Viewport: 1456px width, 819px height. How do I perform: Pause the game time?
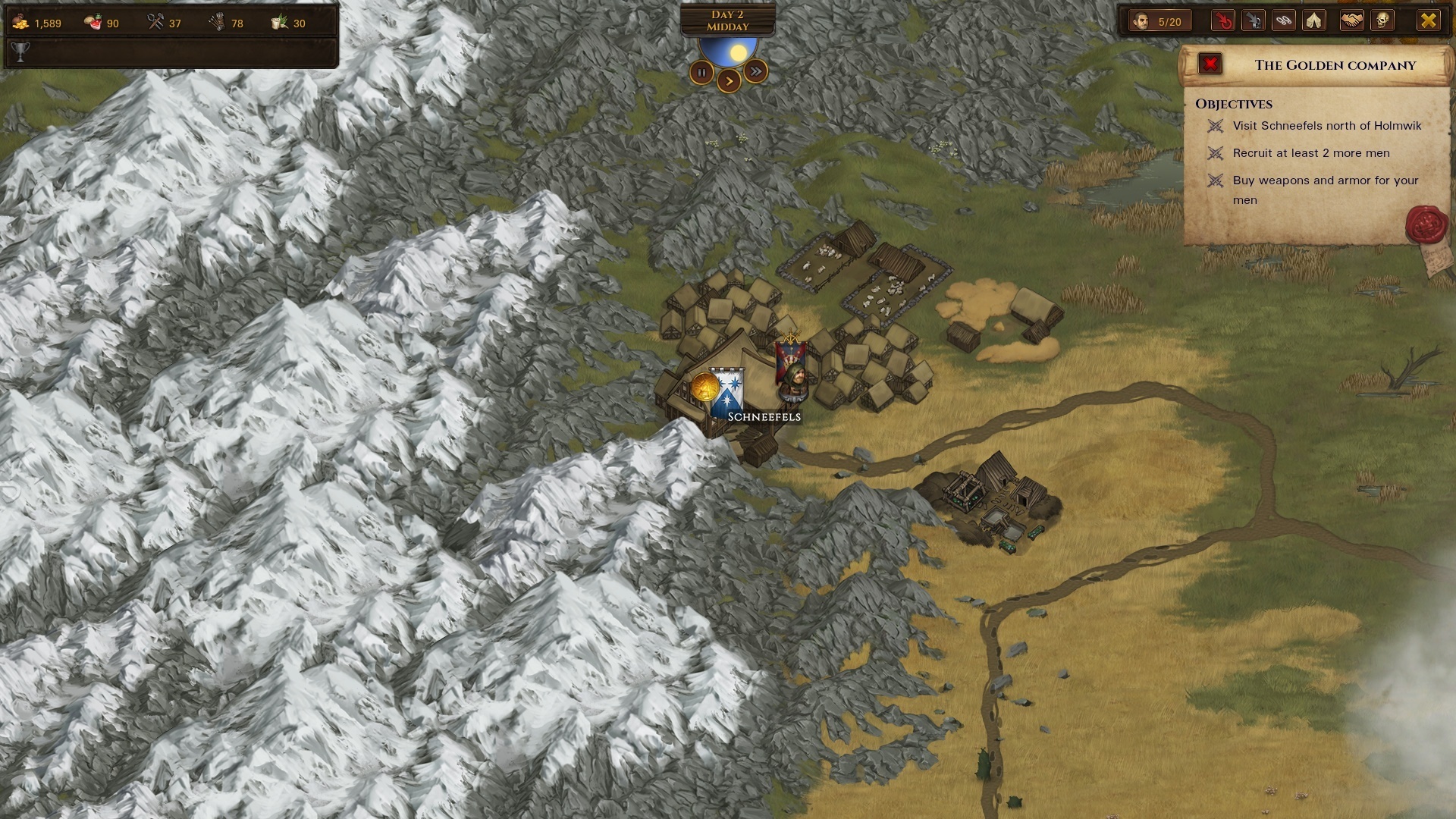pyautogui.click(x=702, y=71)
